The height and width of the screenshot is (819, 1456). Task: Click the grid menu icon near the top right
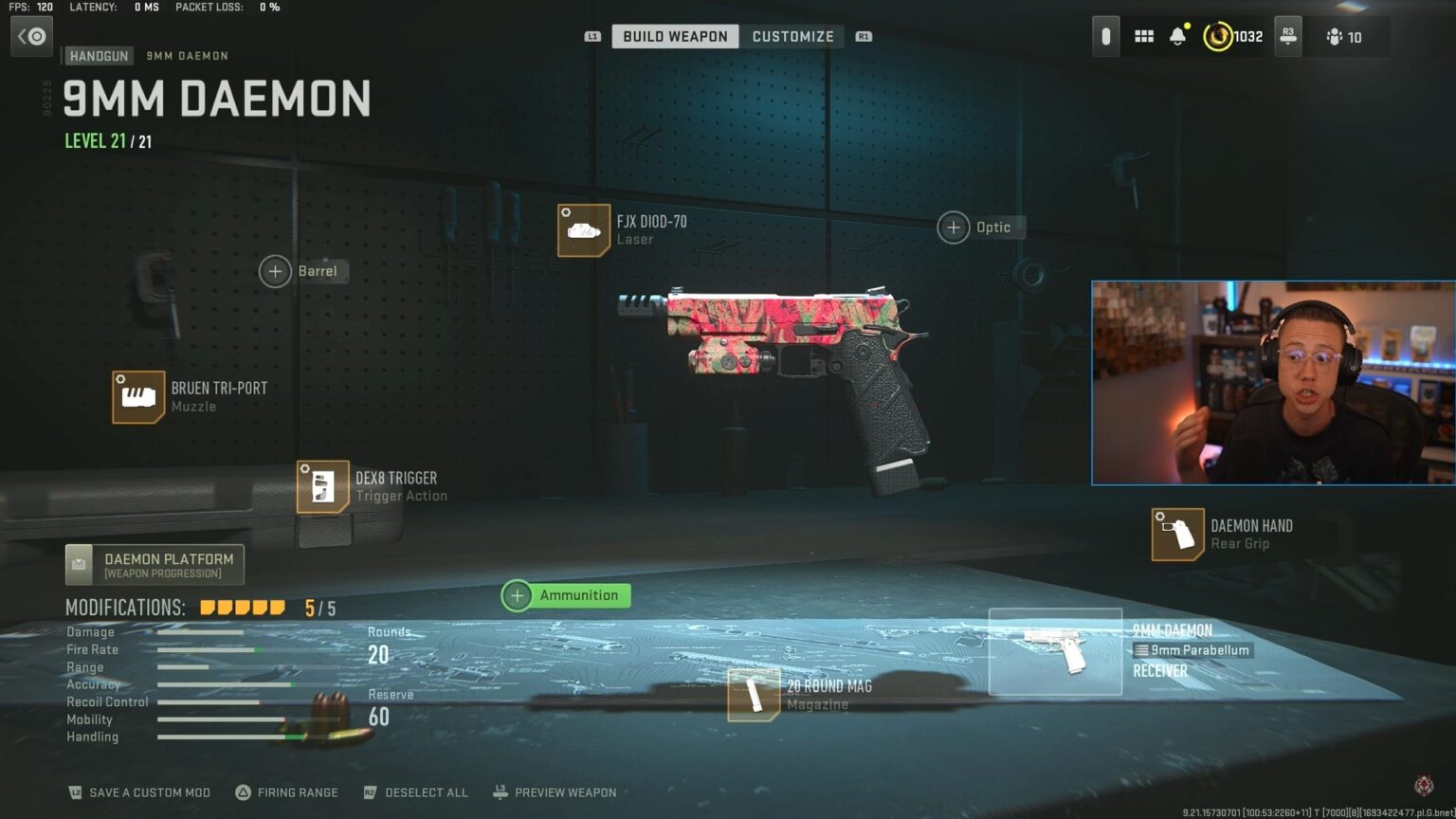point(1143,35)
